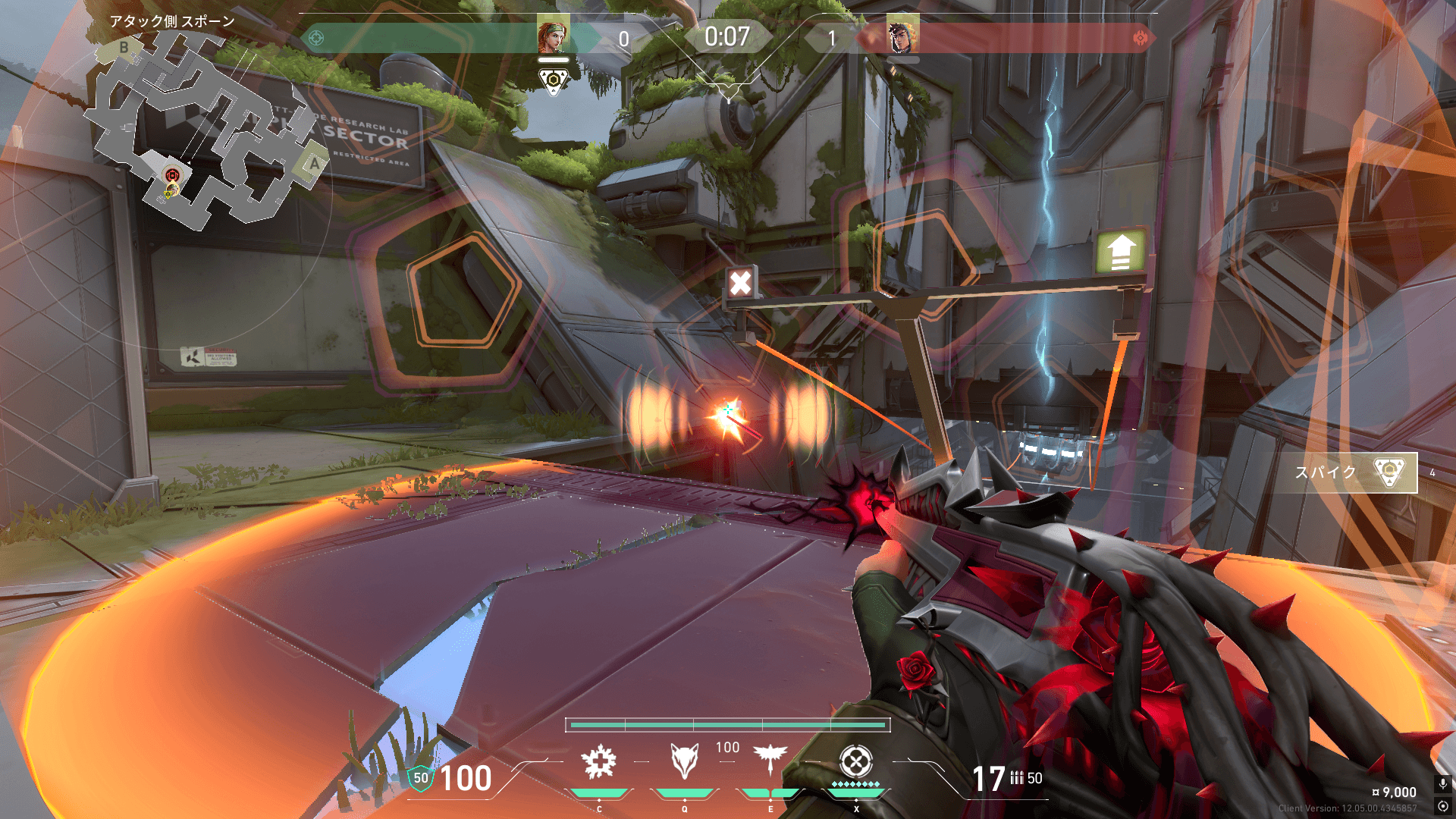
Task: Select the Trailblazer wolf head ability
Action: [684, 761]
